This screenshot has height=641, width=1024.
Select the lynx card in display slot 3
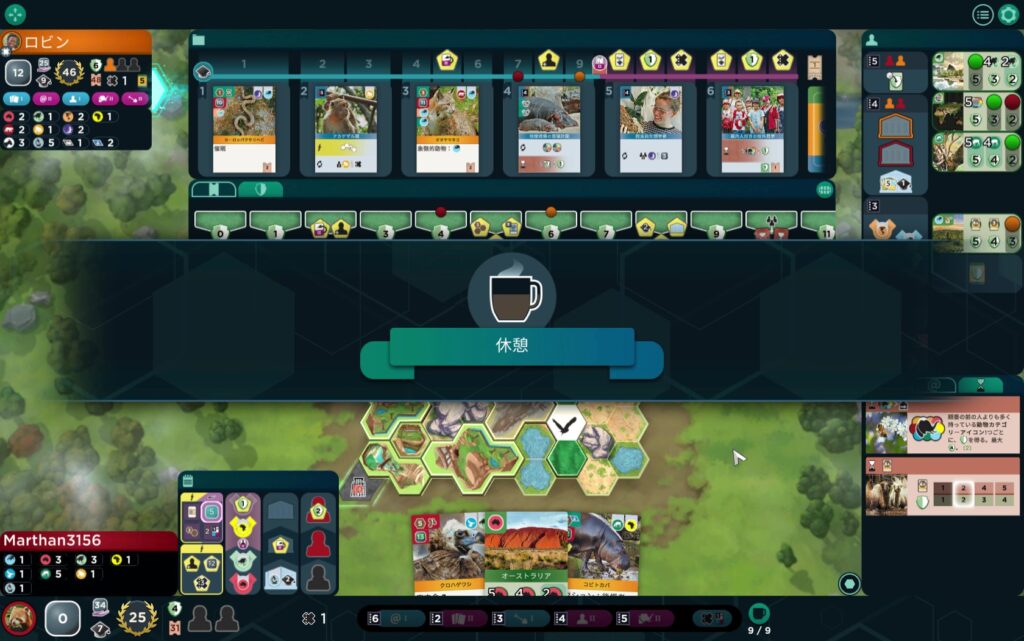tap(447, 128)
